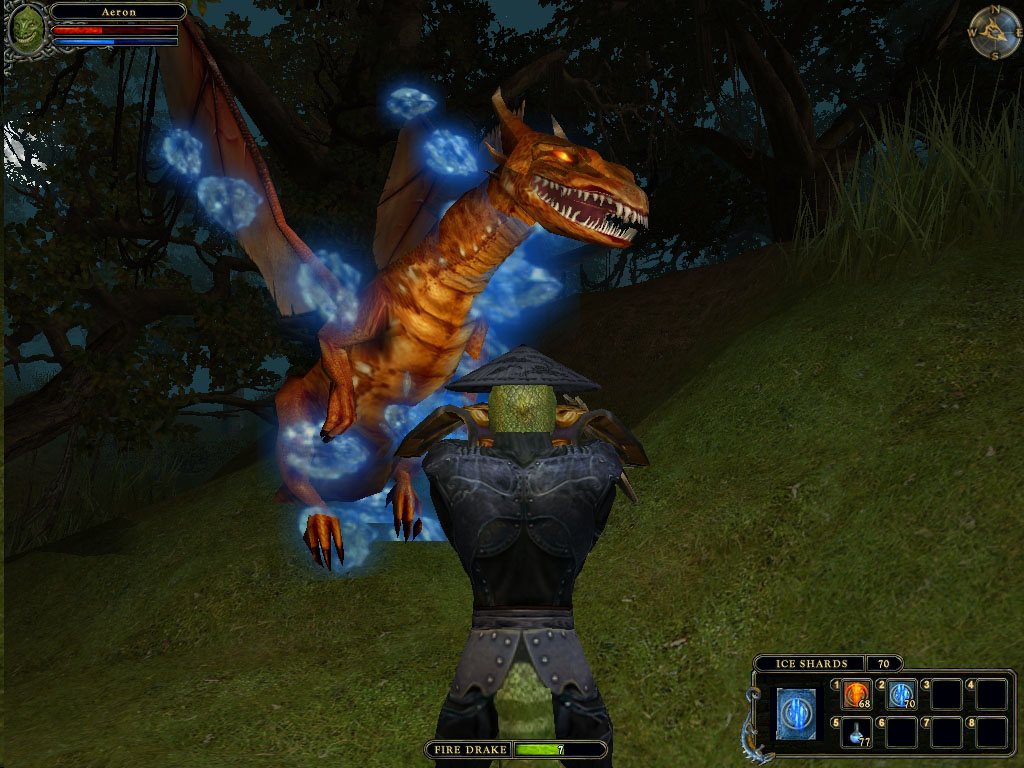Activate the Ice Shards spell in slot 2

901,694
